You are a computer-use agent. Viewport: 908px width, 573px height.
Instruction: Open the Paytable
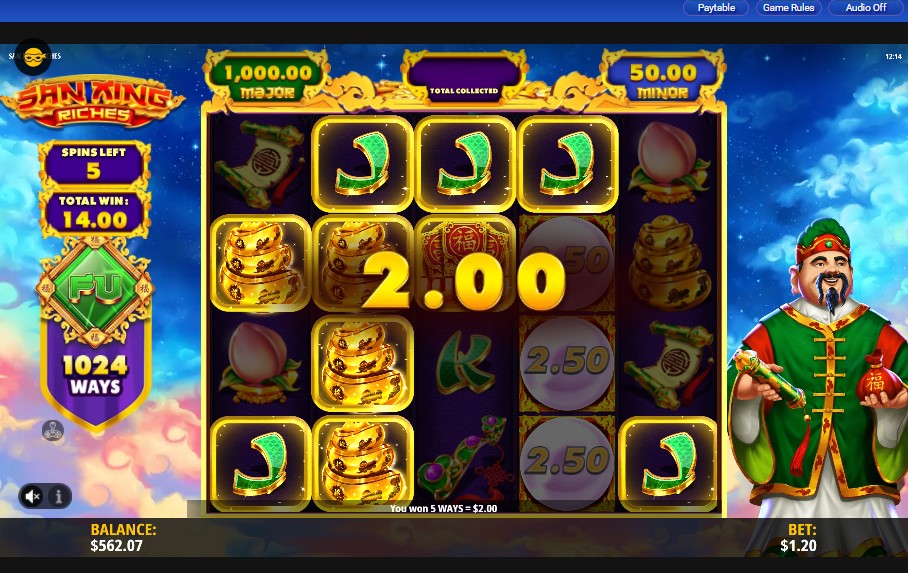click(x=716, y=8)
